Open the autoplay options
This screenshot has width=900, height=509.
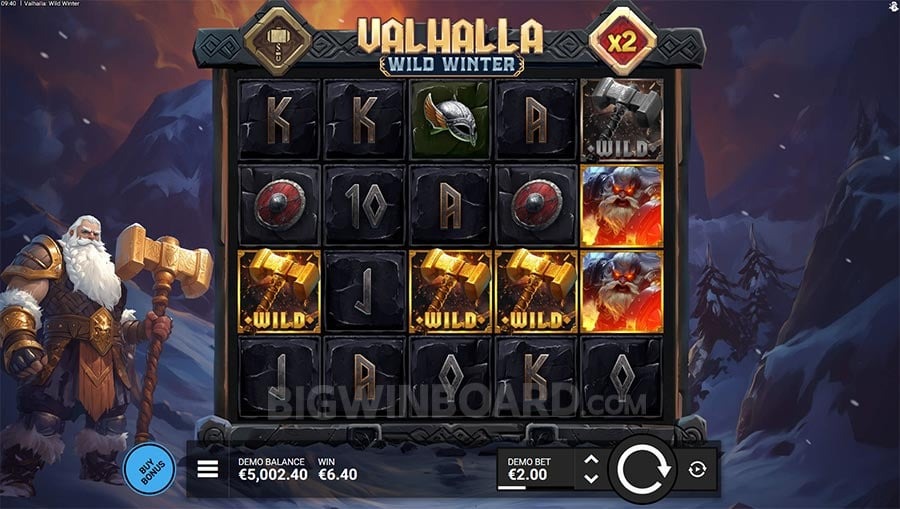697,469
